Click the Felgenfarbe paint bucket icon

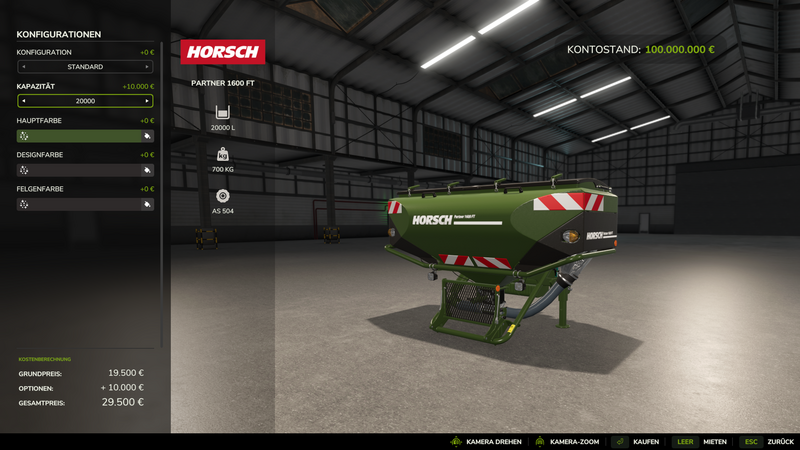[147, 204]
